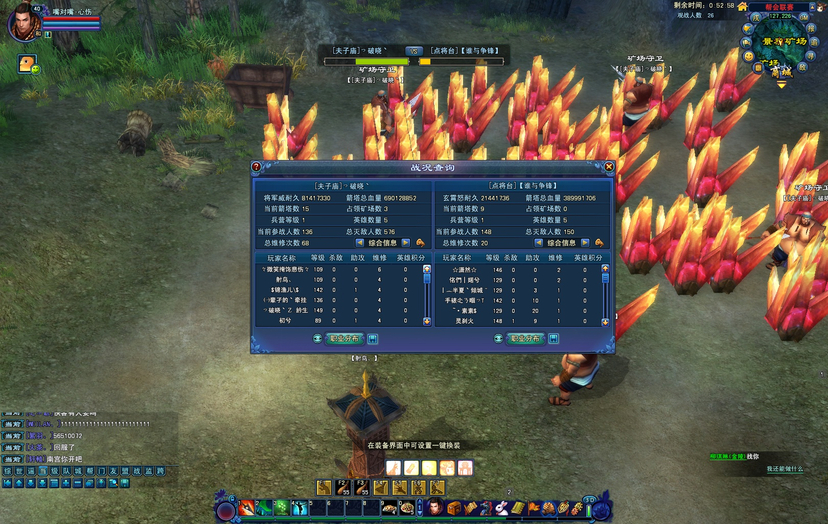
Task: Click the yellow chat bubble icon below portrait
Action: [x=25, y=63]
